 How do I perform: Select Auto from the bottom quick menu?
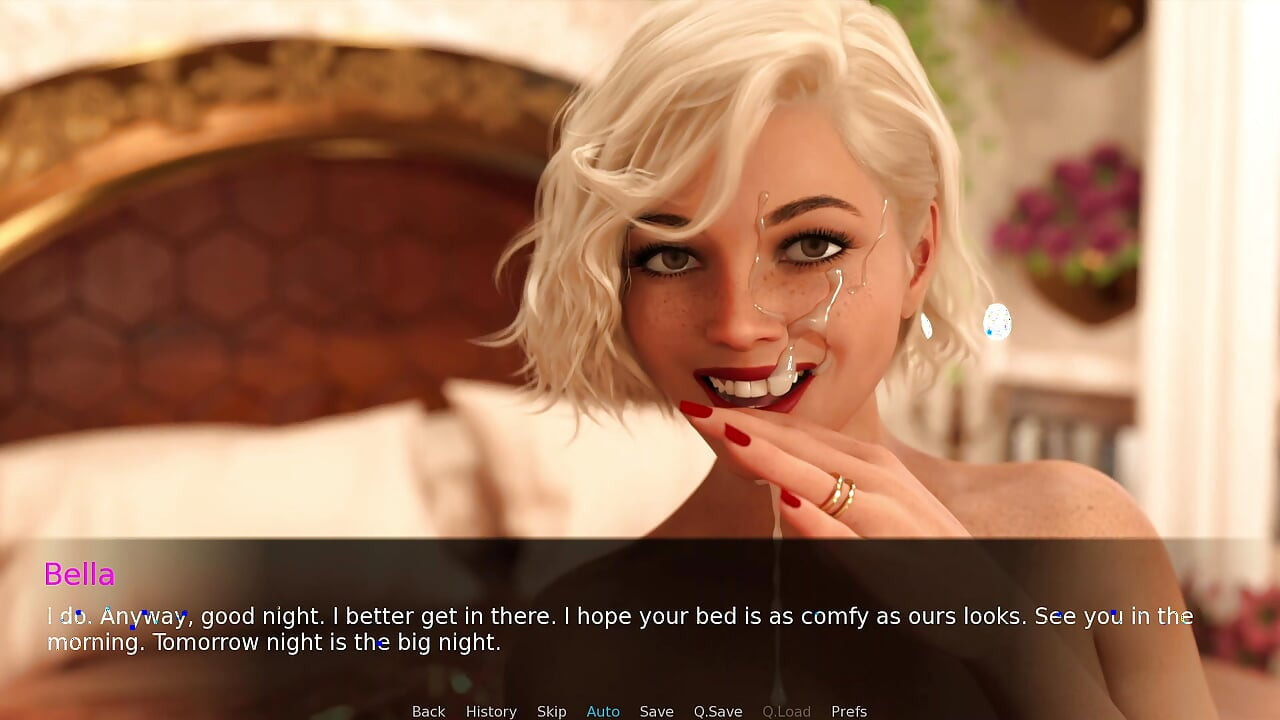pyautogui.click(x=603, y=711)
